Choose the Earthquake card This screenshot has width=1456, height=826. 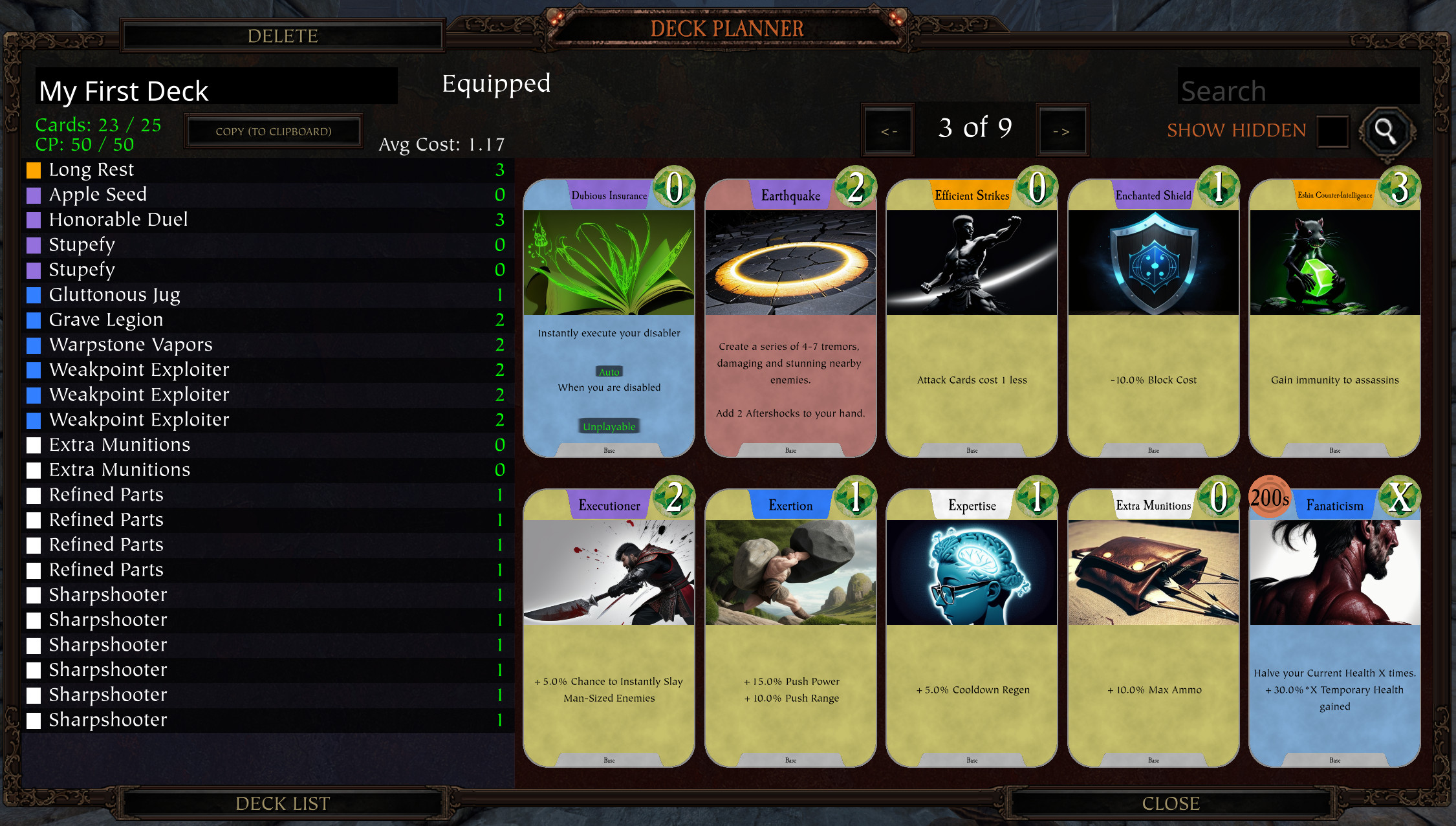[x=790, y=318]
